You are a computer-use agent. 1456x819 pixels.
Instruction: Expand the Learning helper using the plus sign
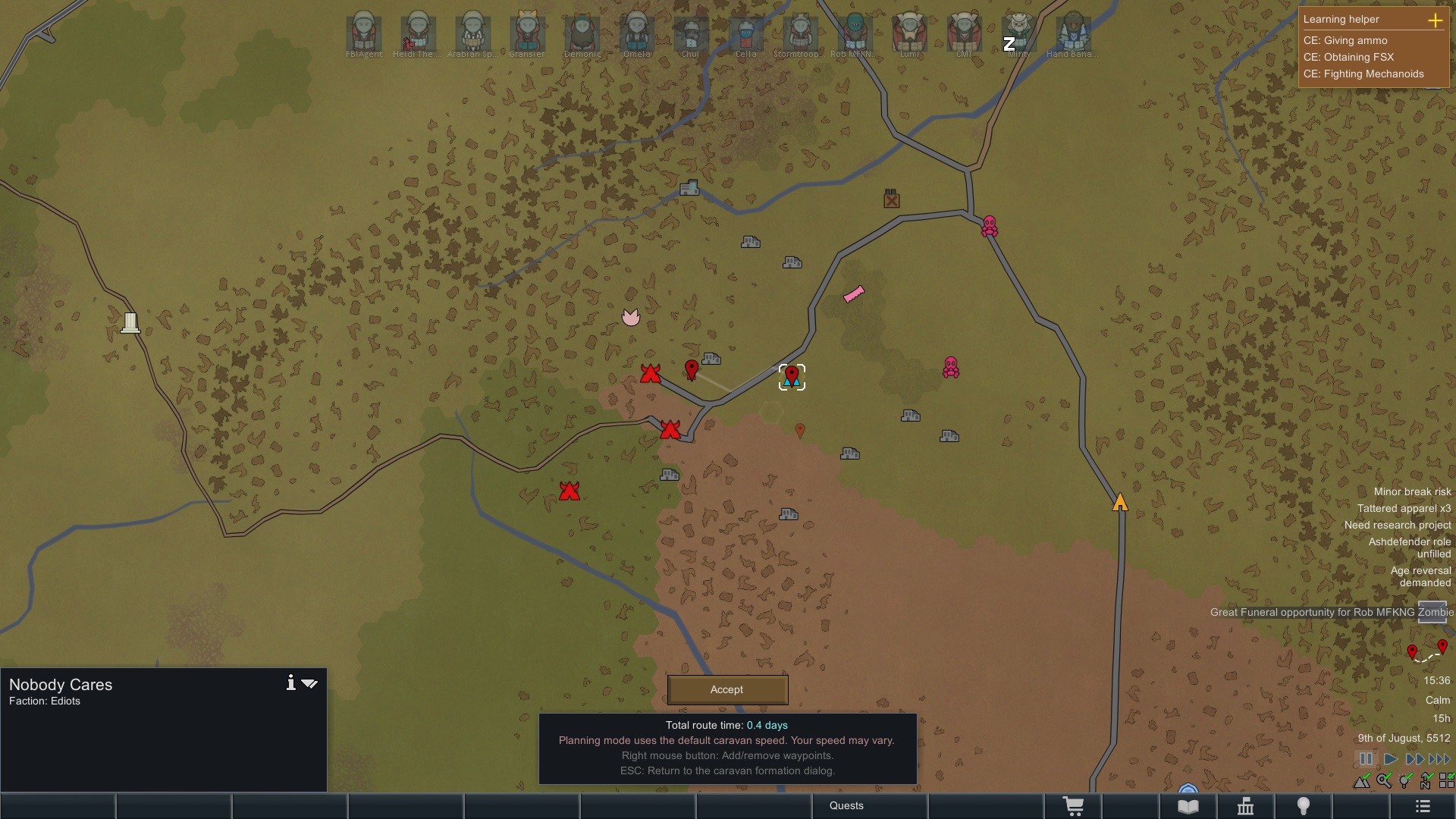[1436, 21]
